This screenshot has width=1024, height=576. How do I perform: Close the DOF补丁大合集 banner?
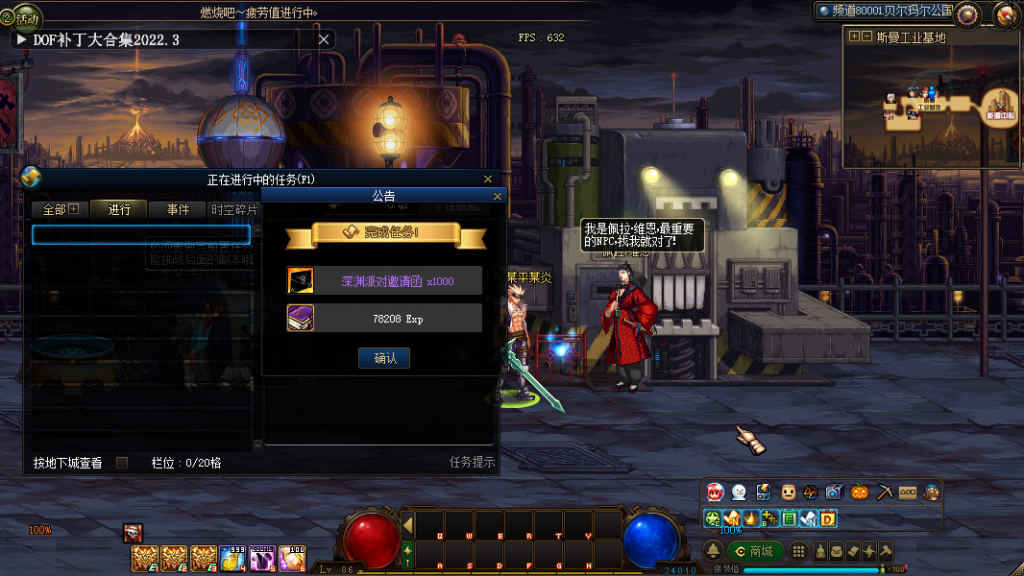[x=323, y=39]
